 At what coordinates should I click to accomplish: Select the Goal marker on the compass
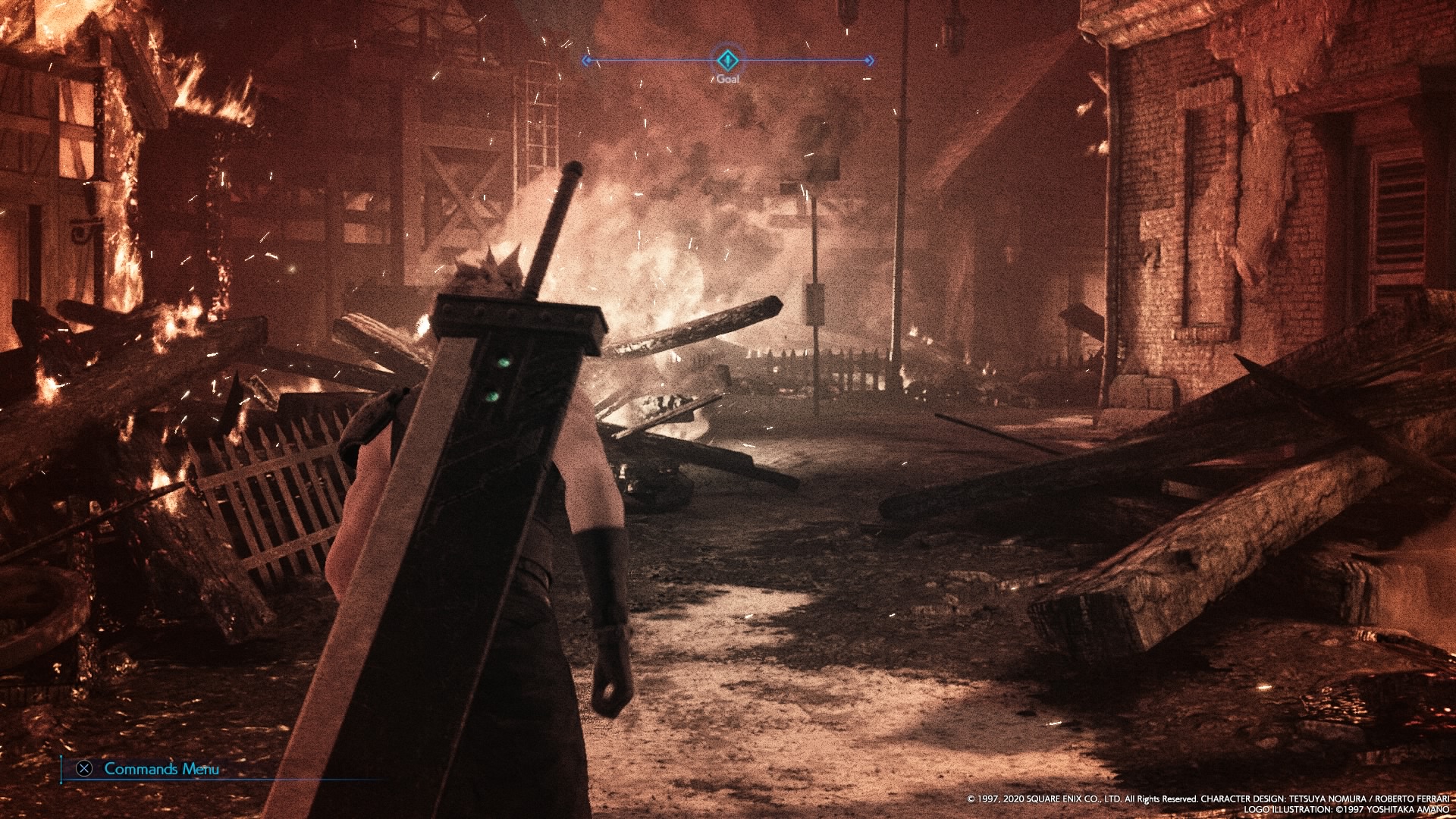click(x=727, y=59)
